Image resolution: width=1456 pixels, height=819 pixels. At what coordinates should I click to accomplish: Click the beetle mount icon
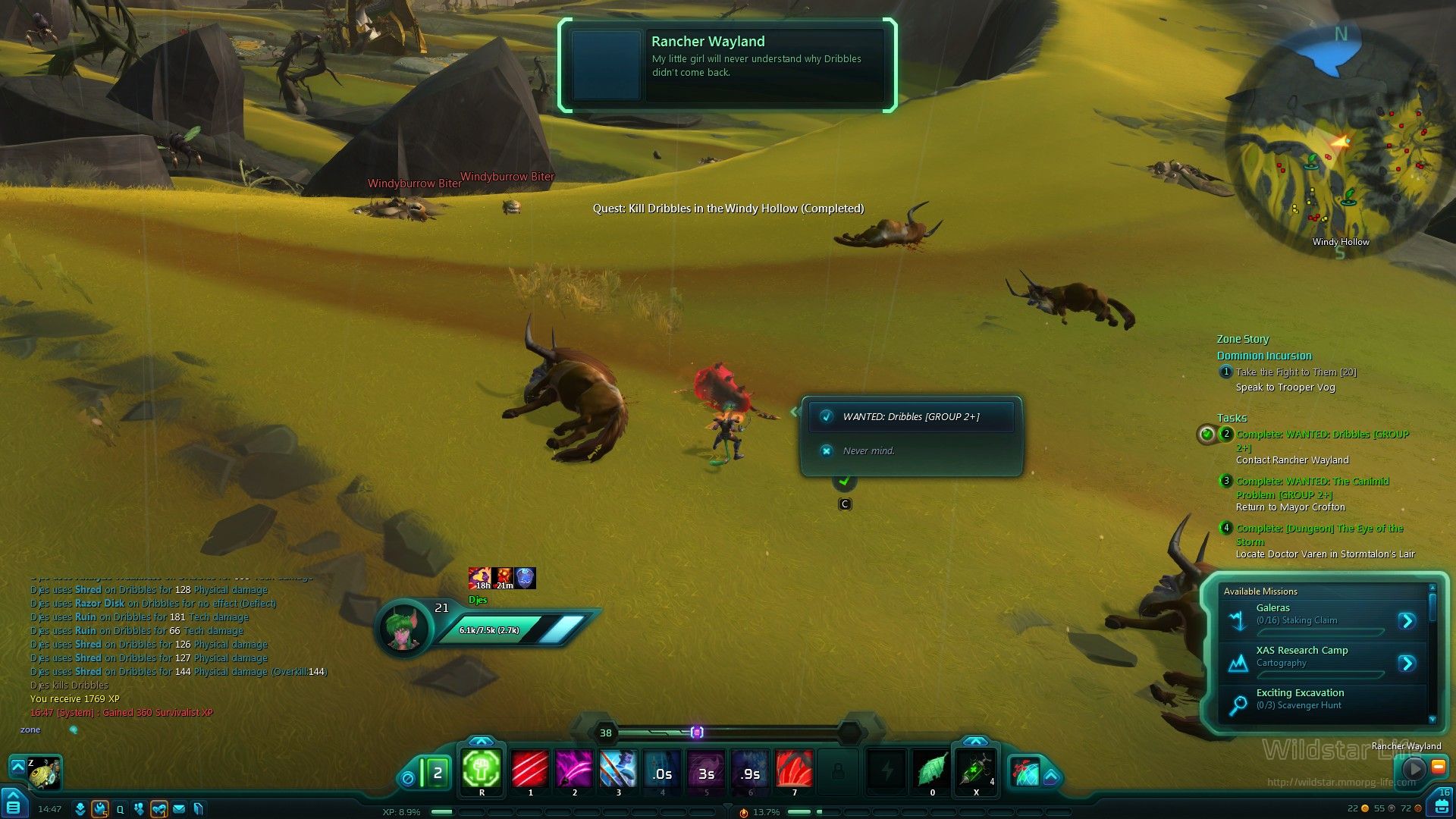(x=45, y=773)
